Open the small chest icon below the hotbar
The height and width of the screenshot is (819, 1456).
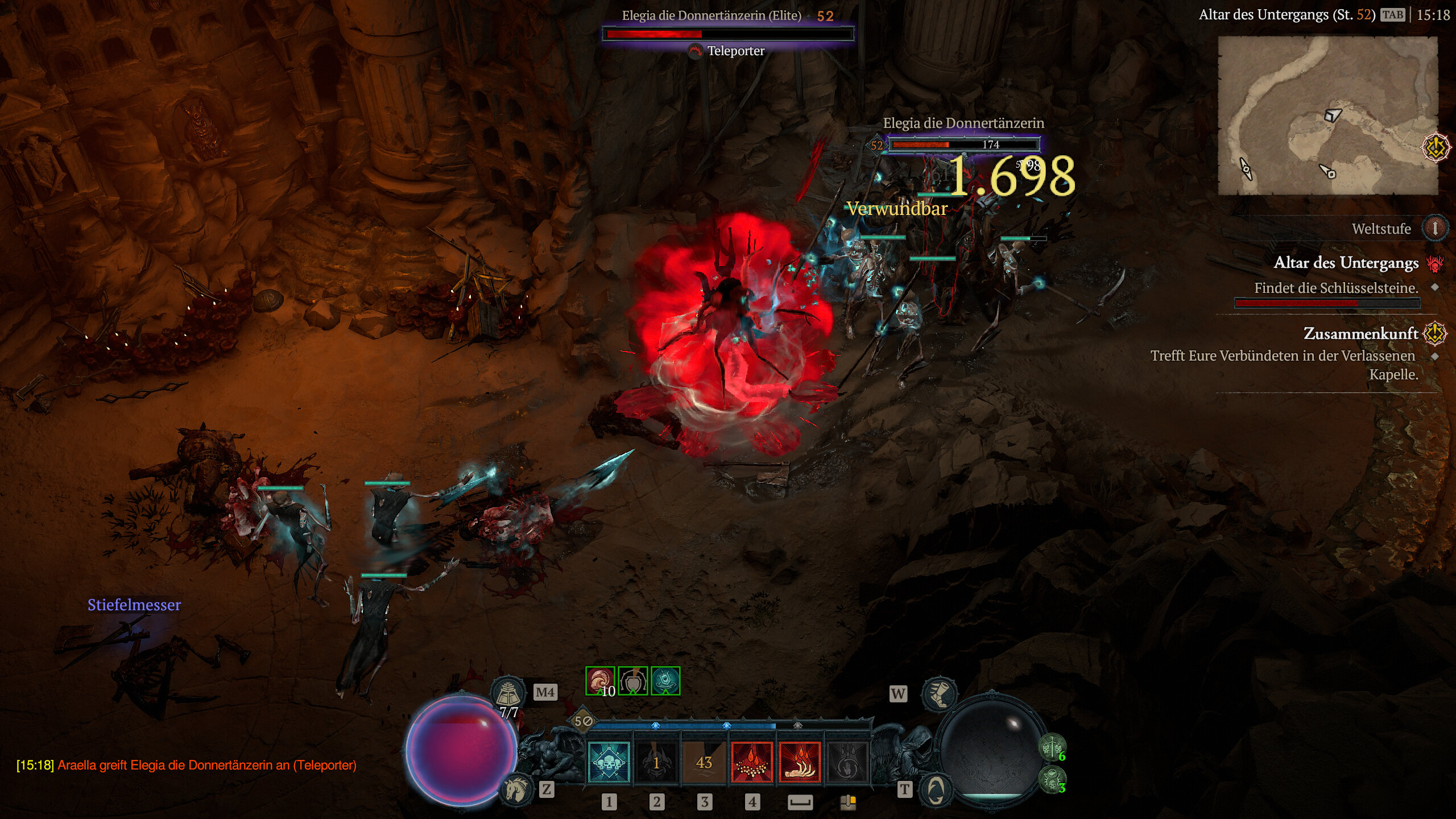(x=848, y=802)
